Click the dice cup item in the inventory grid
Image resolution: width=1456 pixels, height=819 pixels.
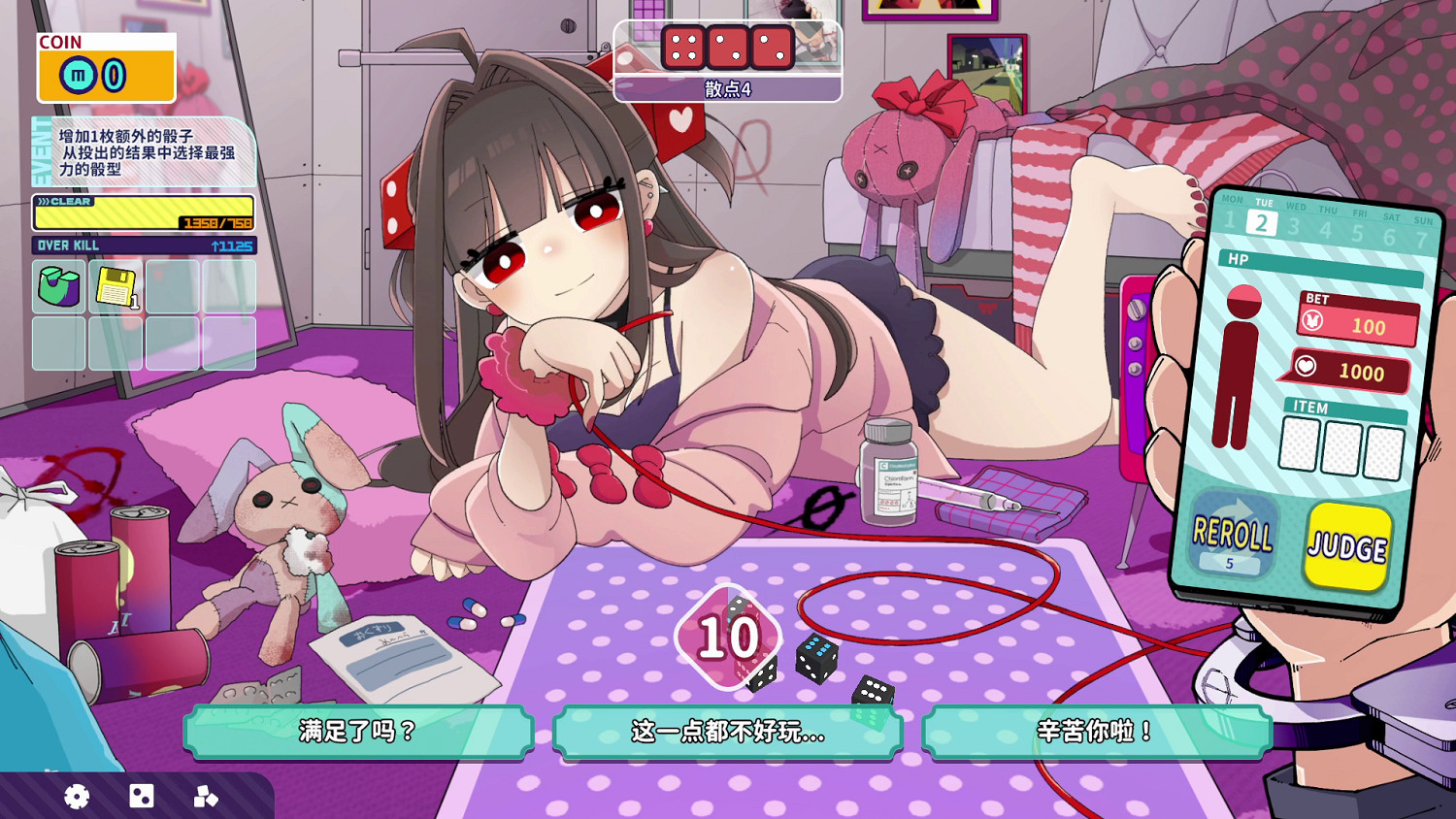click(58, 287)
